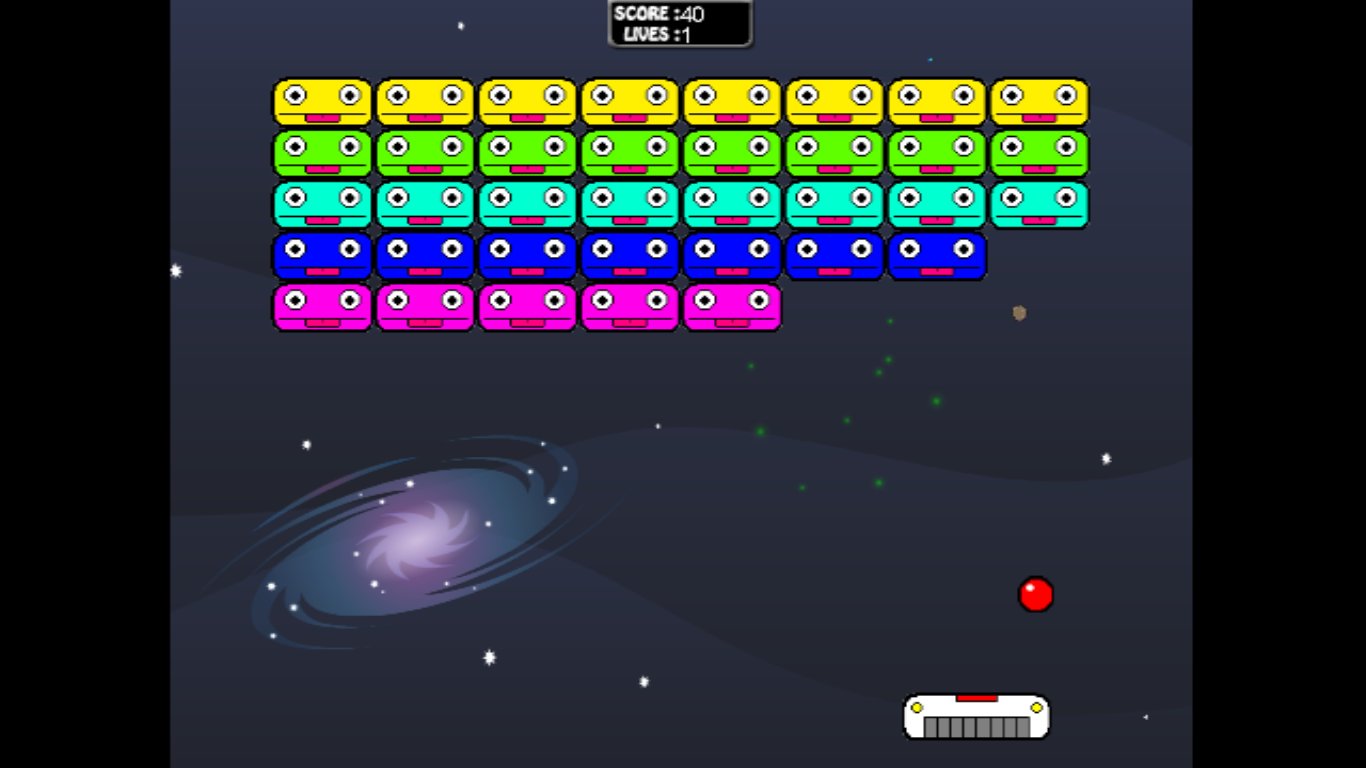The height and width of the screenshot is (768, 1366).
Task: Click the rightmost teal monster brick
Action: click(x=1039, y=204)
